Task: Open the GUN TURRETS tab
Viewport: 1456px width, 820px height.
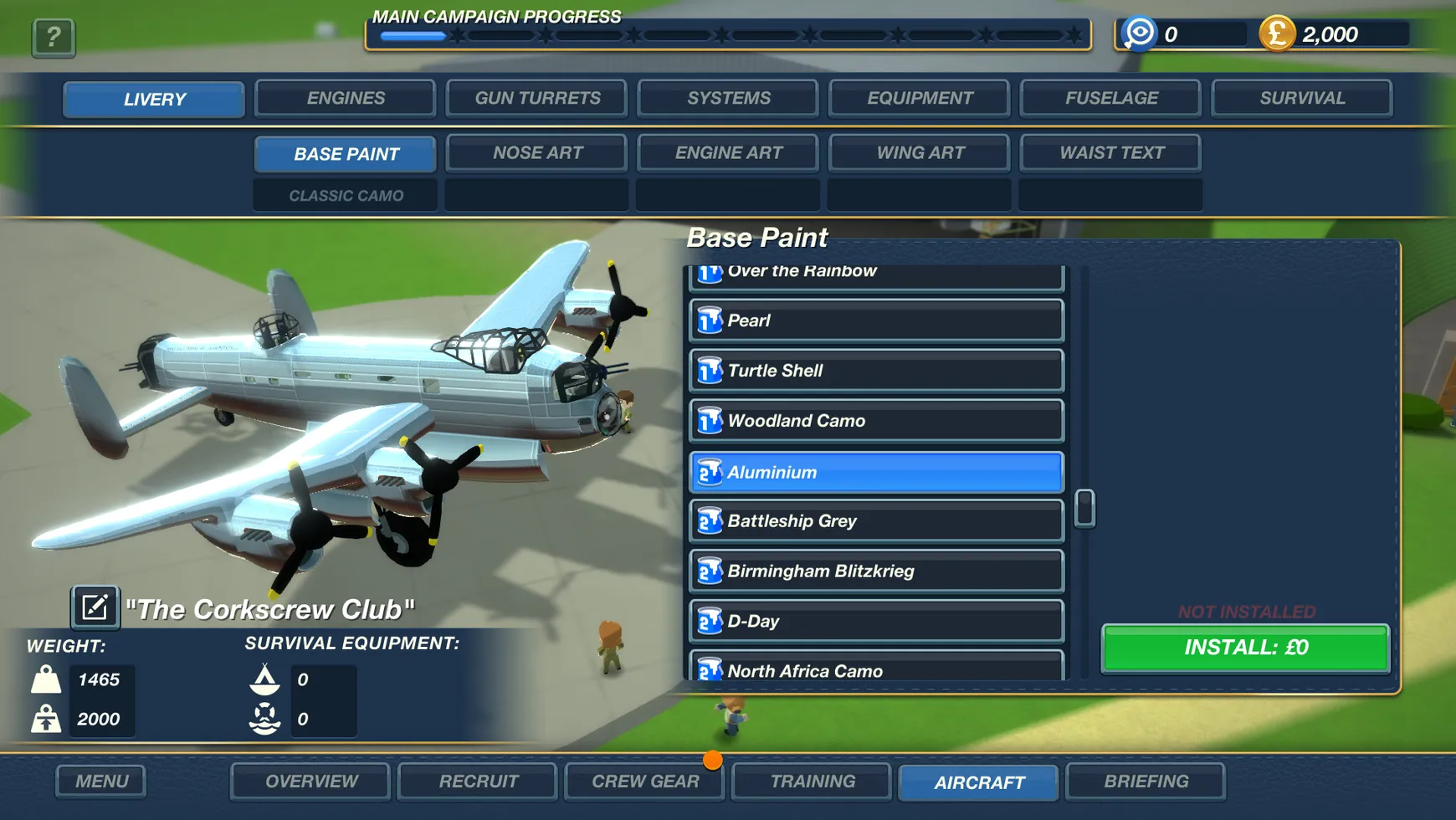Action: [536, 98]
